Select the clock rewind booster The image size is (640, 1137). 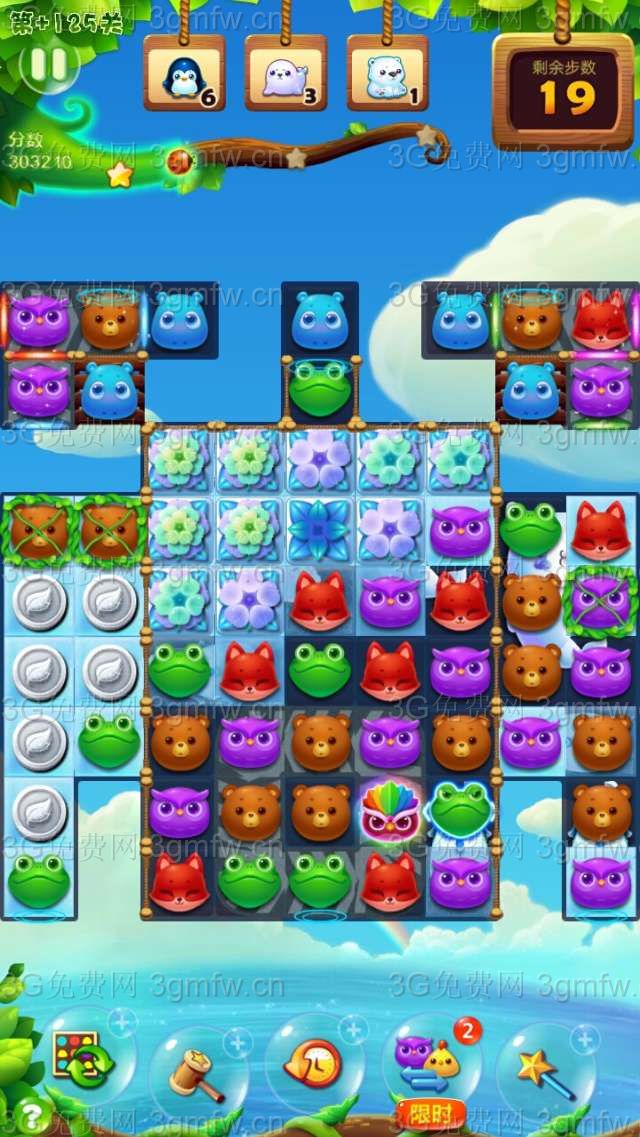point(312,1063)
